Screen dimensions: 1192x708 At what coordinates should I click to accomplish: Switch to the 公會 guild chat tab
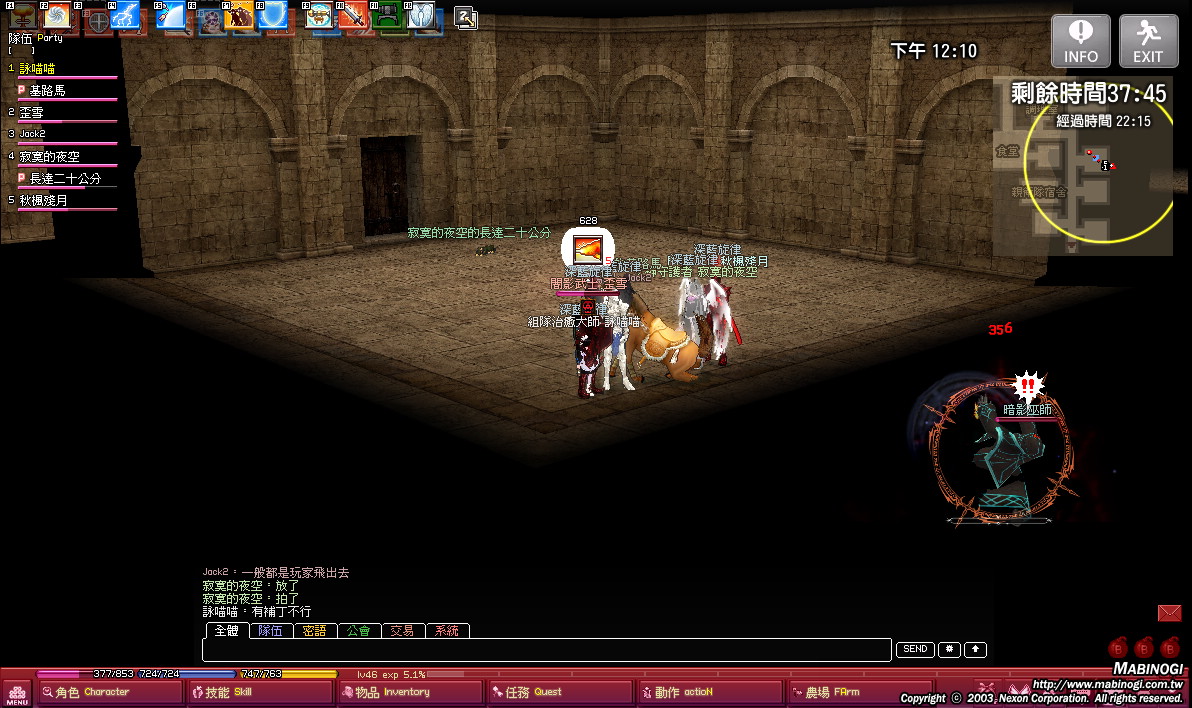359,631
